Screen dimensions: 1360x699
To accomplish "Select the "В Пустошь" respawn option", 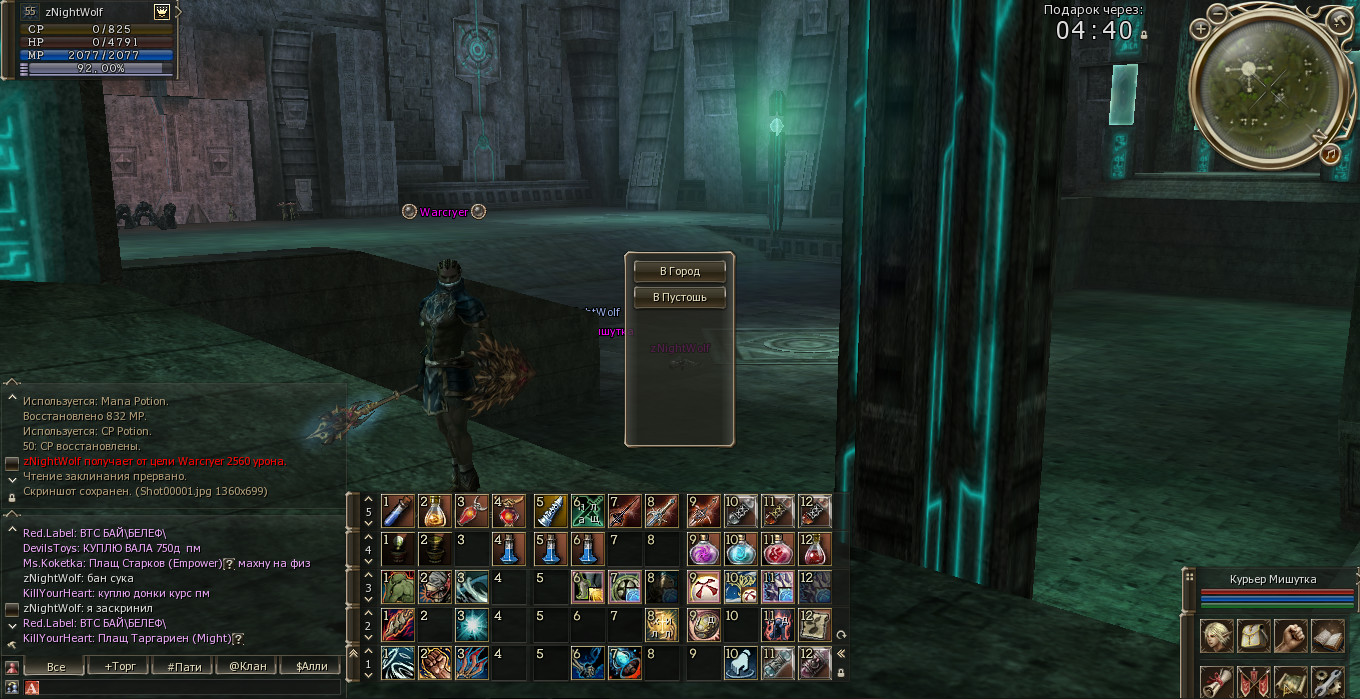I will pos(679,297).
